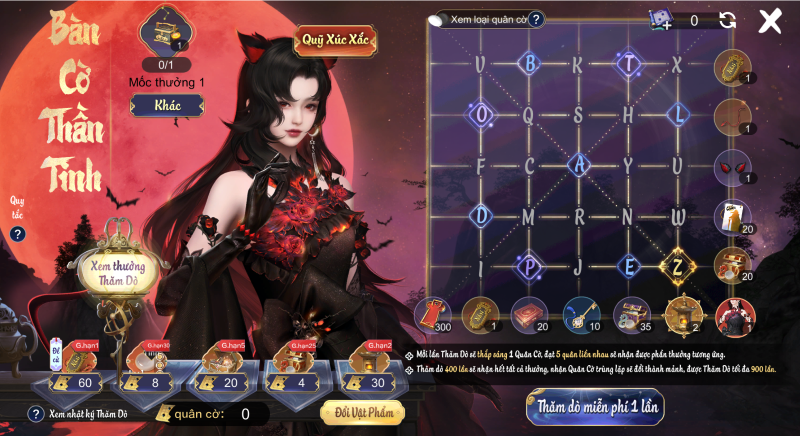Viewport: 800px width, 436px height.
Task: Select the Khác button under Mốc thưởng 1
Action: pyautogui.click(x=168, y=106)
